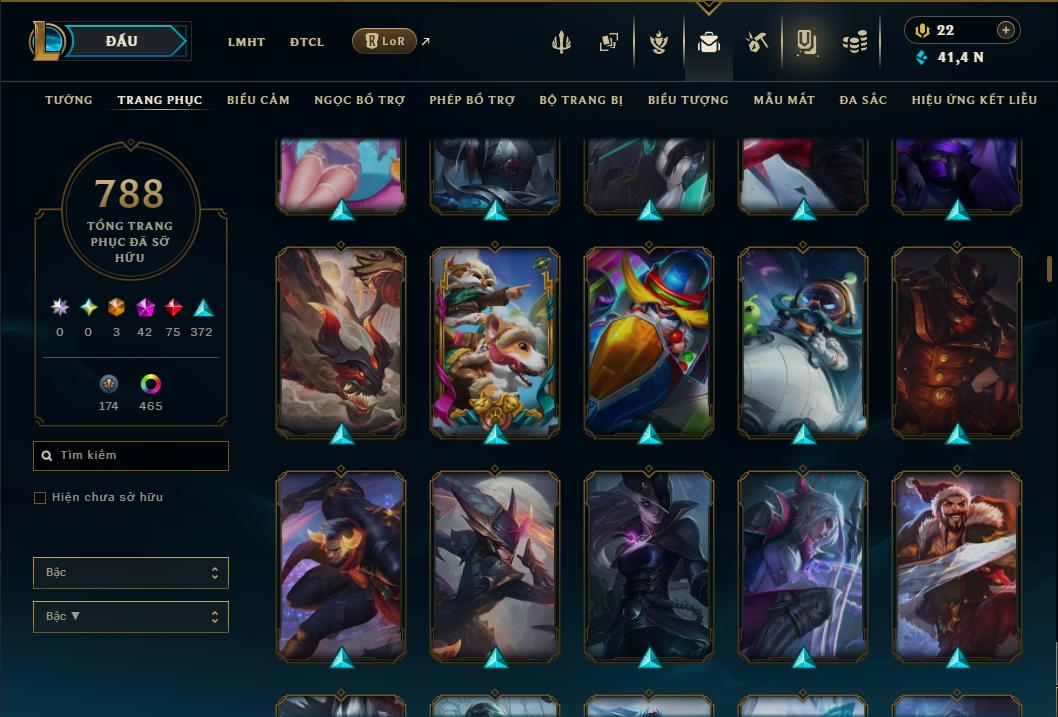Open the loot hammer icon

coord(757,42)
